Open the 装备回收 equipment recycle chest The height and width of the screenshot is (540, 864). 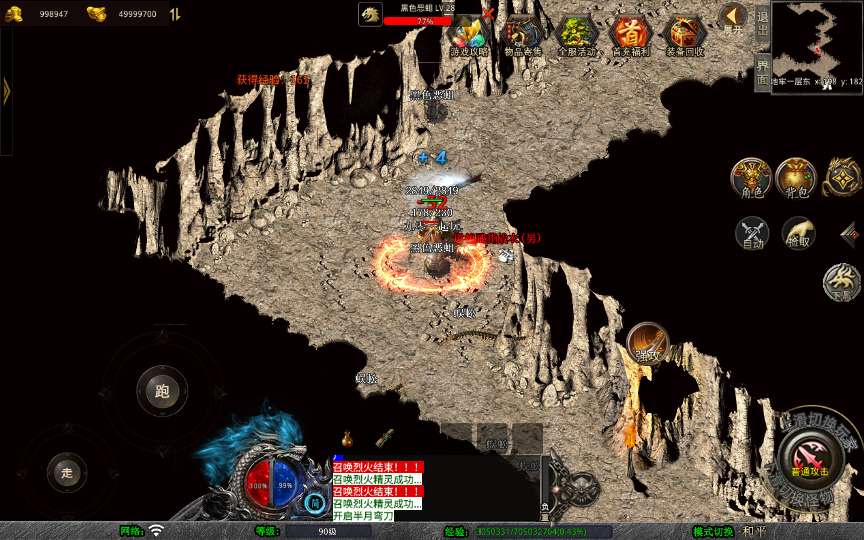click(684, 37)
